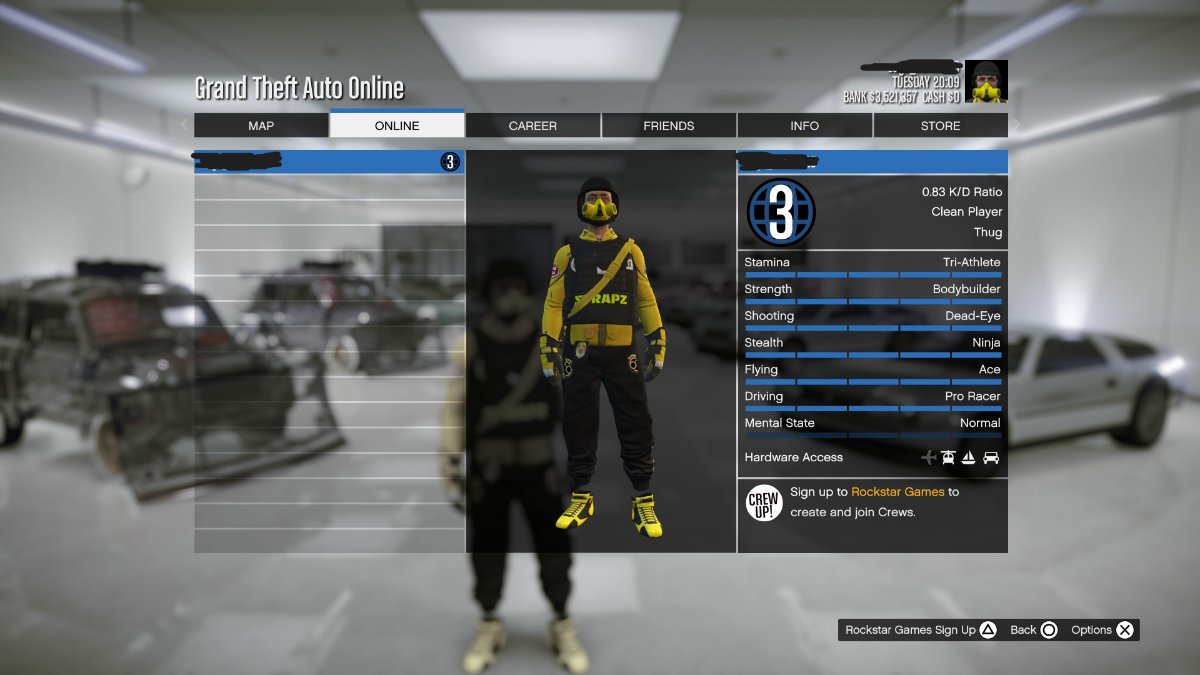
Task: Open the STORE tab
Action: coord(940,126)
